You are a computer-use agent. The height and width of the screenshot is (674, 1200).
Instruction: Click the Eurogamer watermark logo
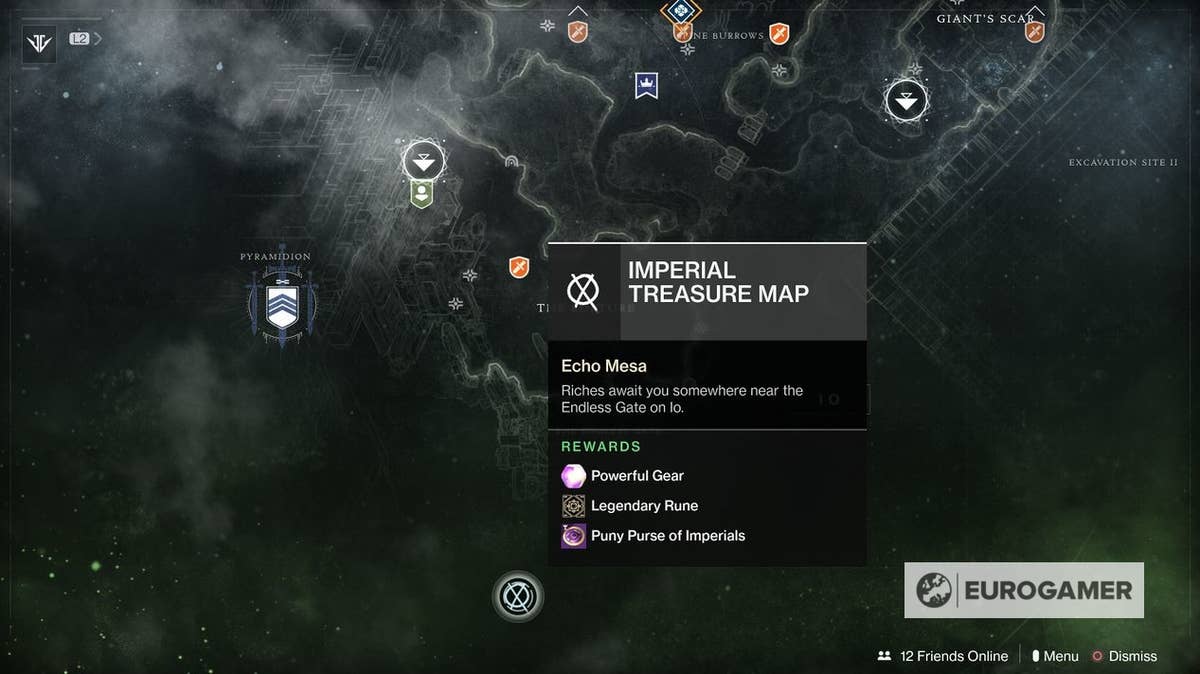(1024, 590)
